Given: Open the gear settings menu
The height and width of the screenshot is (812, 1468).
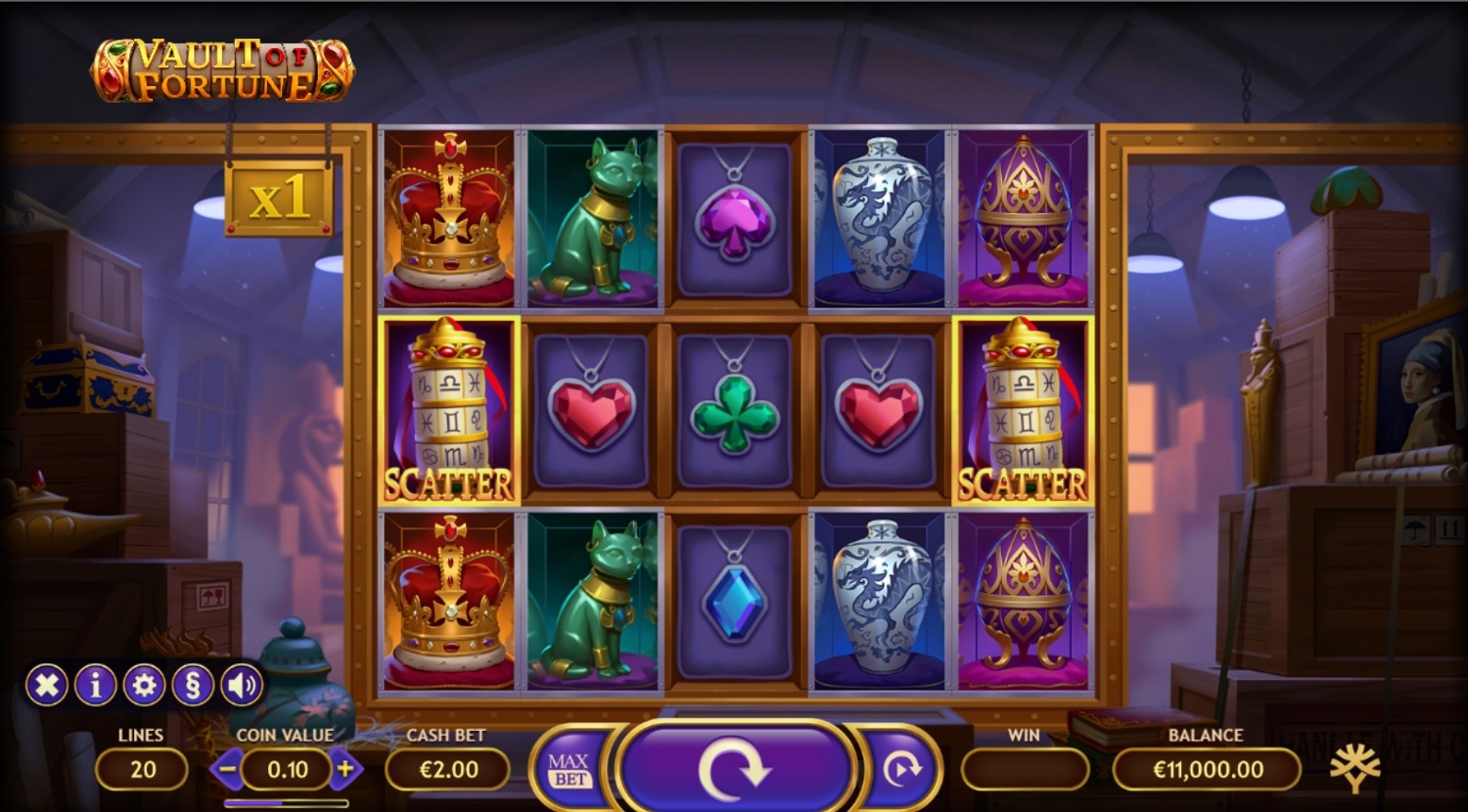Looking at the screenshot, I should [143, 686].
